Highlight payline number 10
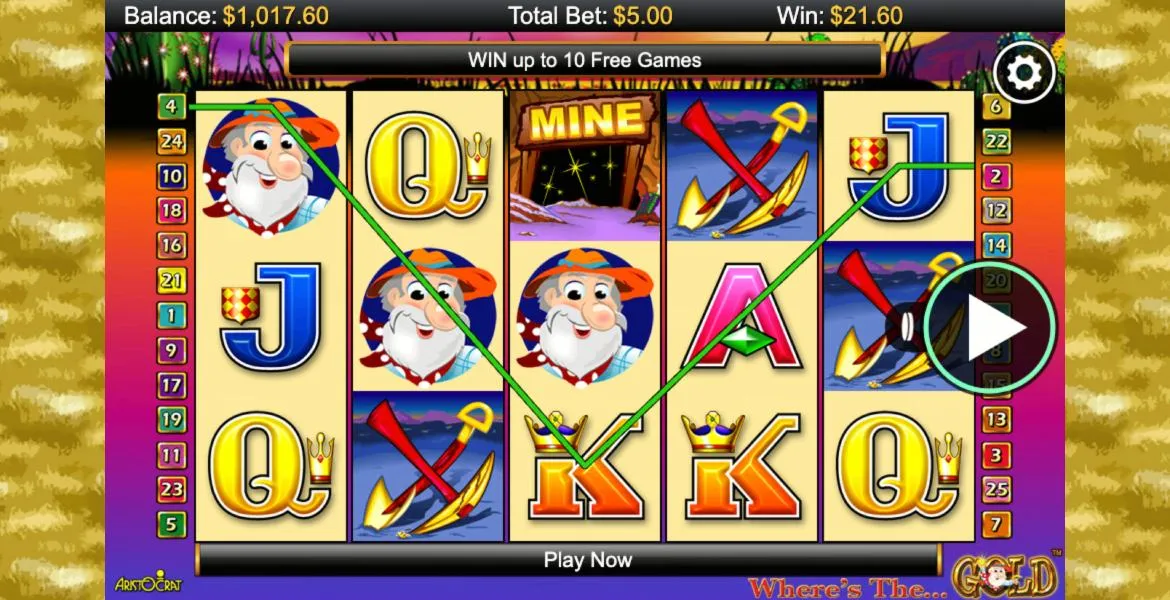1170x600 pixels. 171,176
